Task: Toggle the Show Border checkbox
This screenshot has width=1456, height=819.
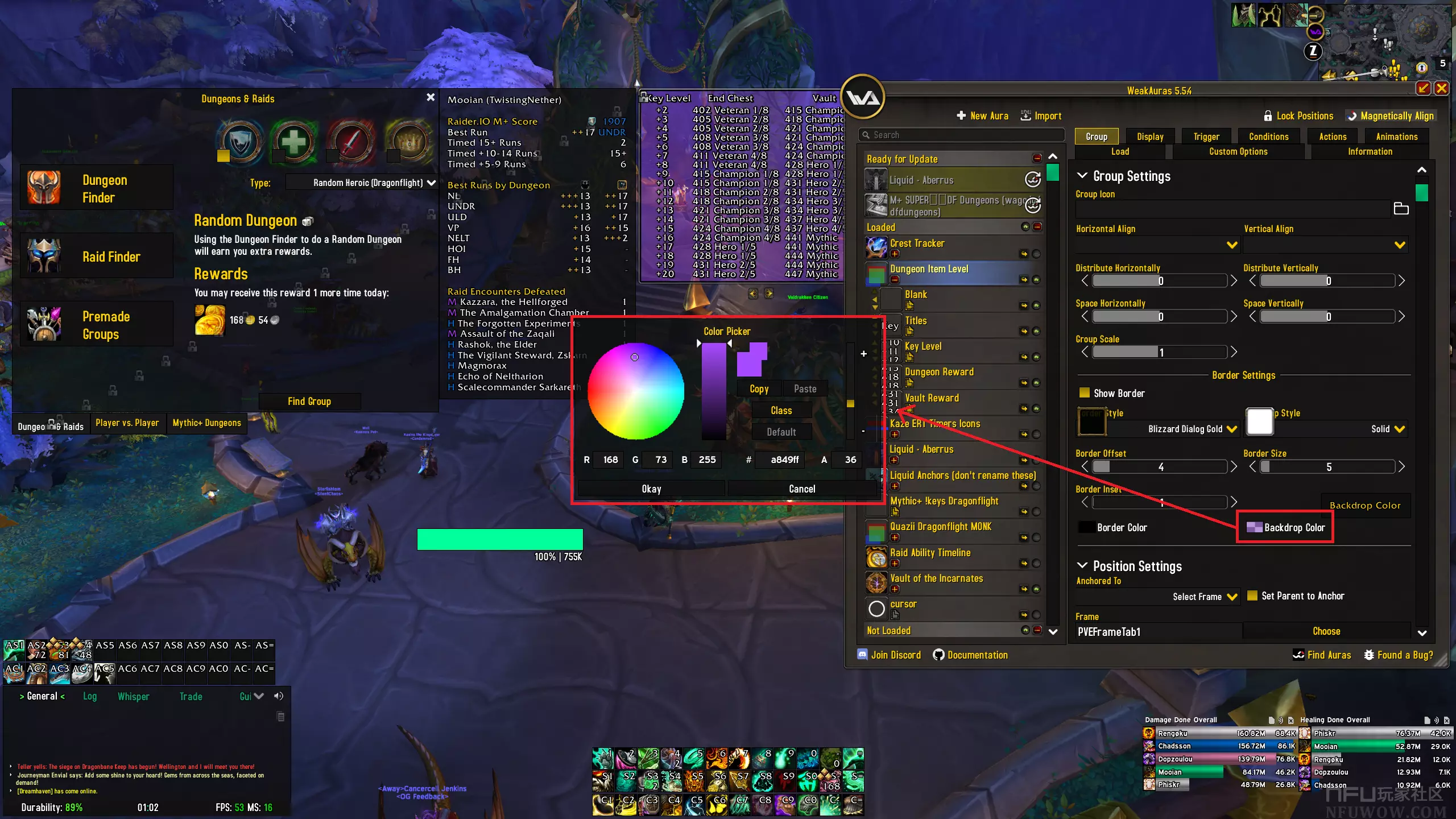Action: pyautogui.click(x=1085, y=393)
